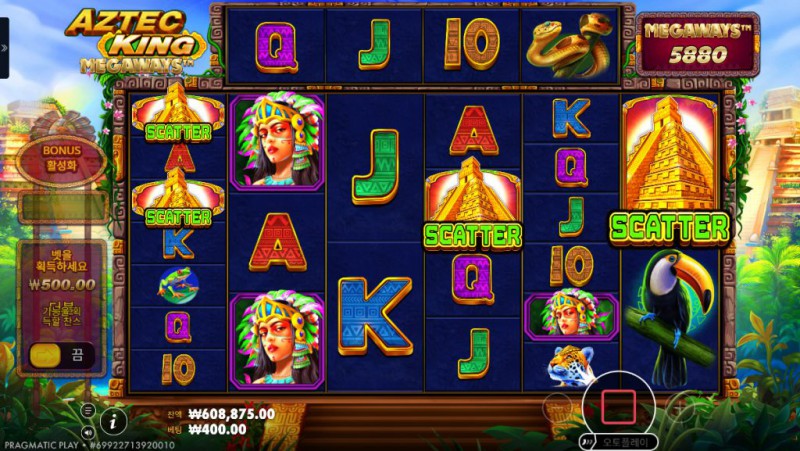Stop the spin with the red square button
The width and height of the screenshot is (800, 451).
(618, 405)
